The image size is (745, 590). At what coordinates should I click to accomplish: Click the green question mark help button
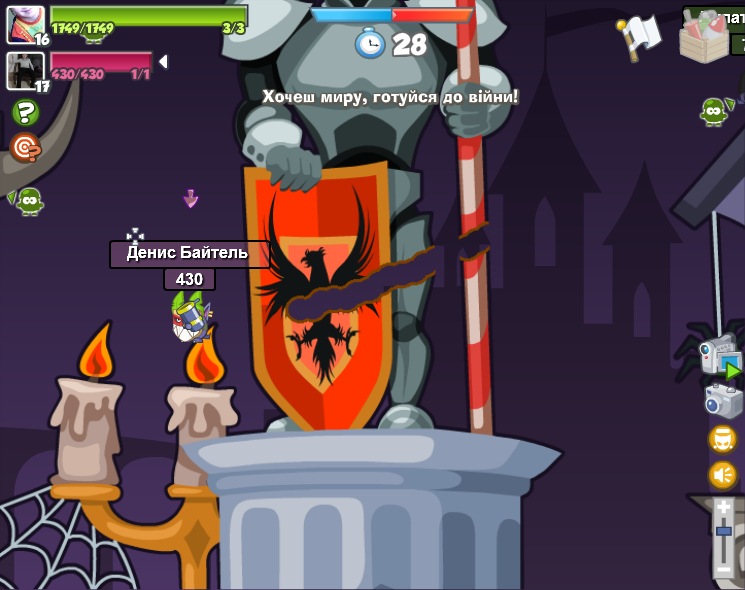pos(25,112)
